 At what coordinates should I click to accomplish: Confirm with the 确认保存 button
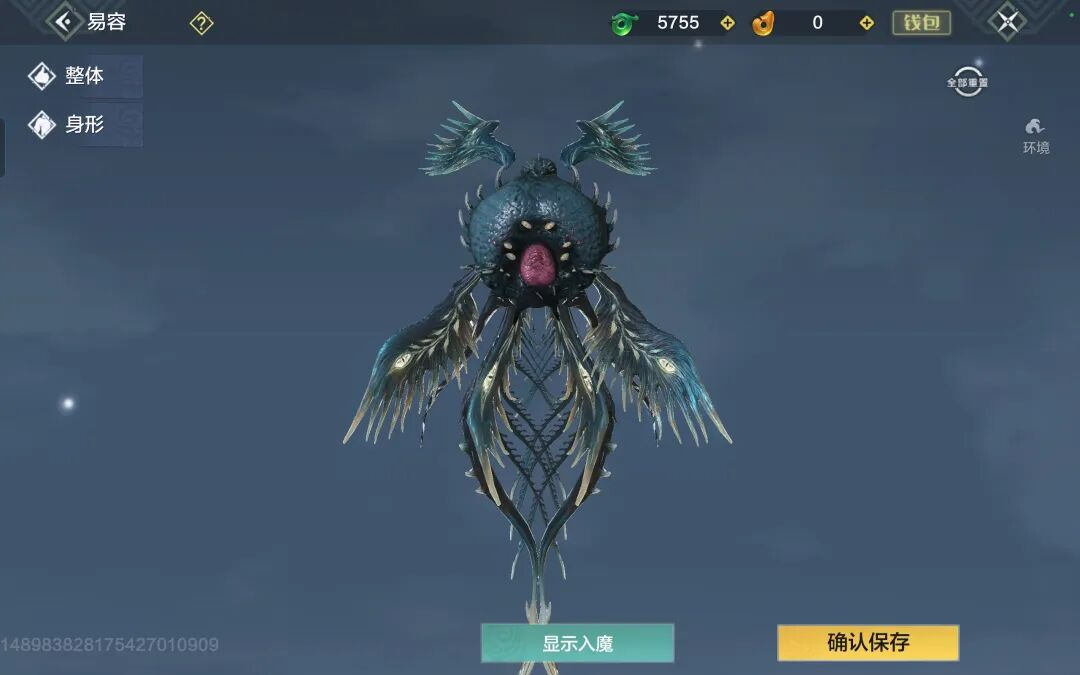tap(868, 643)
